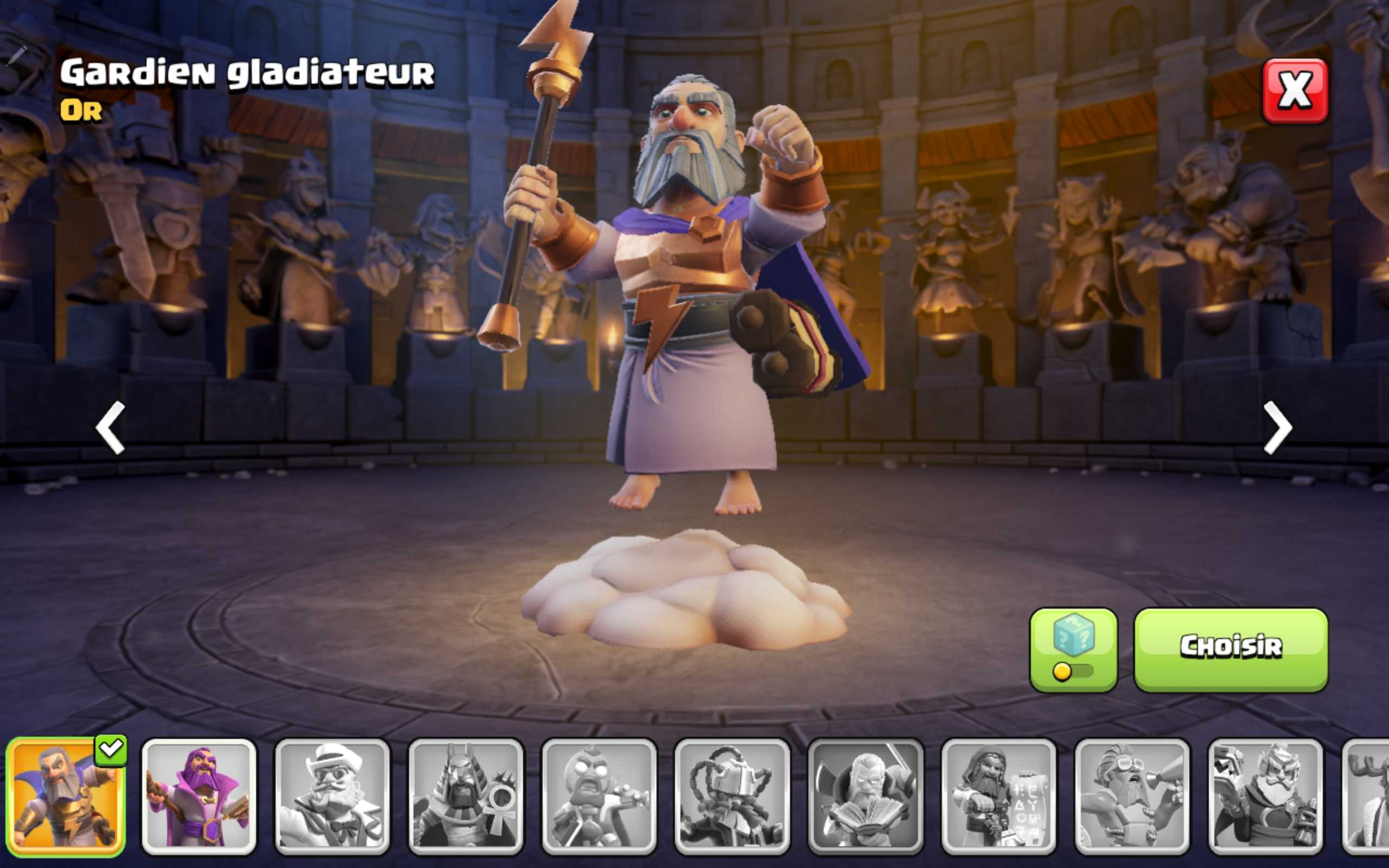
Task: Select the locked hooded Warden holding a scroll
Action: point(999,796)
